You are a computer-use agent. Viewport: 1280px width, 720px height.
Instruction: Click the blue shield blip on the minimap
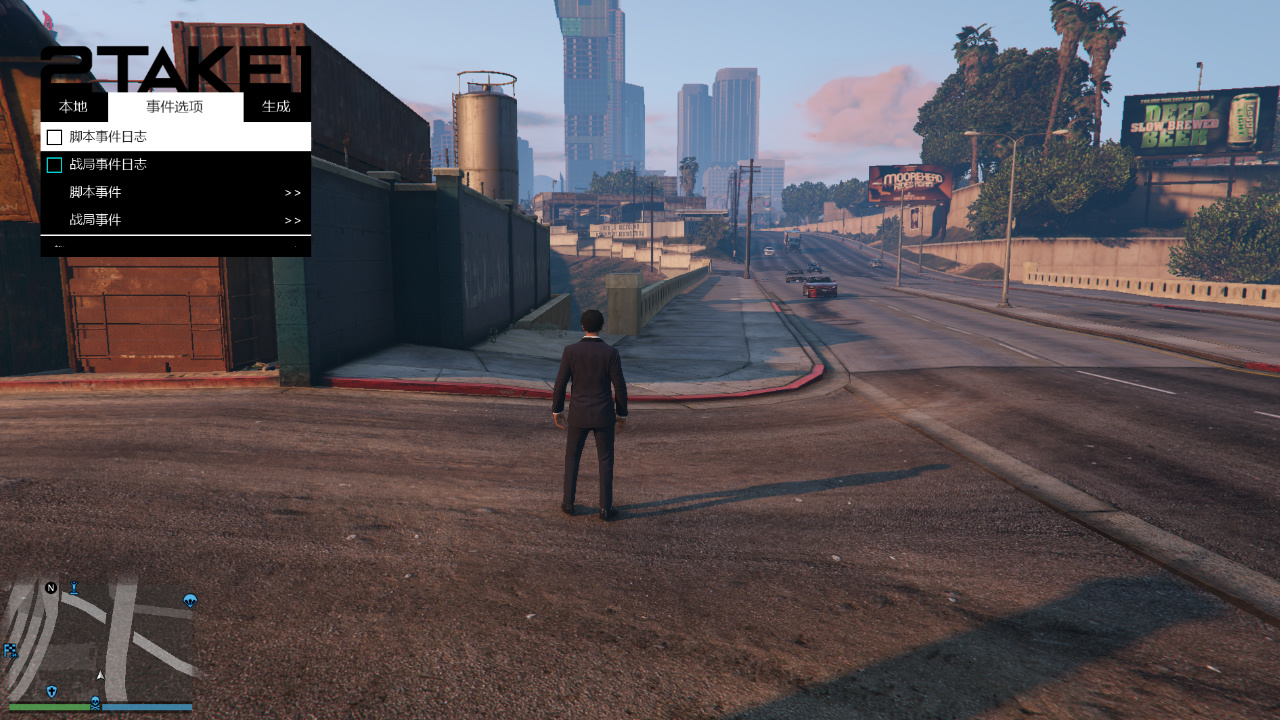pos(51,691)
